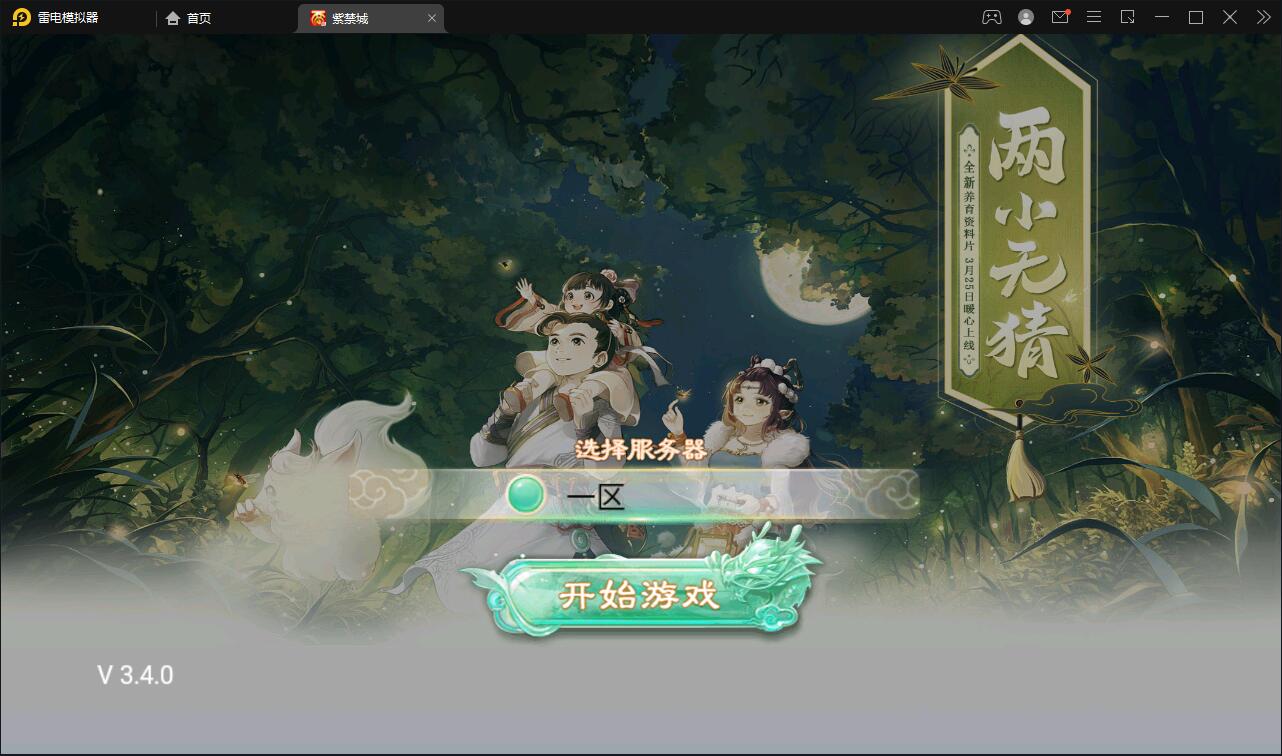Image resolution: width=1282 pixels, height=756 pixels.
Task: Click the window resize icon near minimize
Action: point(1128,17)
